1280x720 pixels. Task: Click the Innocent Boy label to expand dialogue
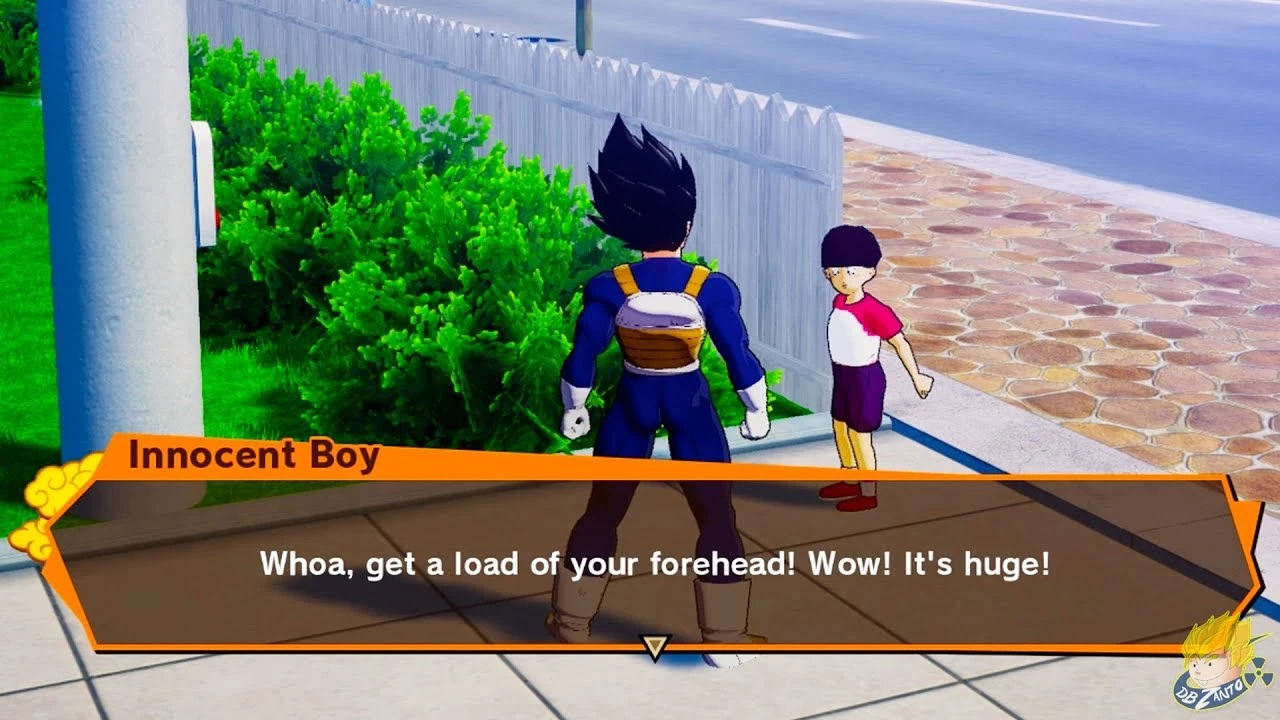pyautogui.click(x=255, y=458)
